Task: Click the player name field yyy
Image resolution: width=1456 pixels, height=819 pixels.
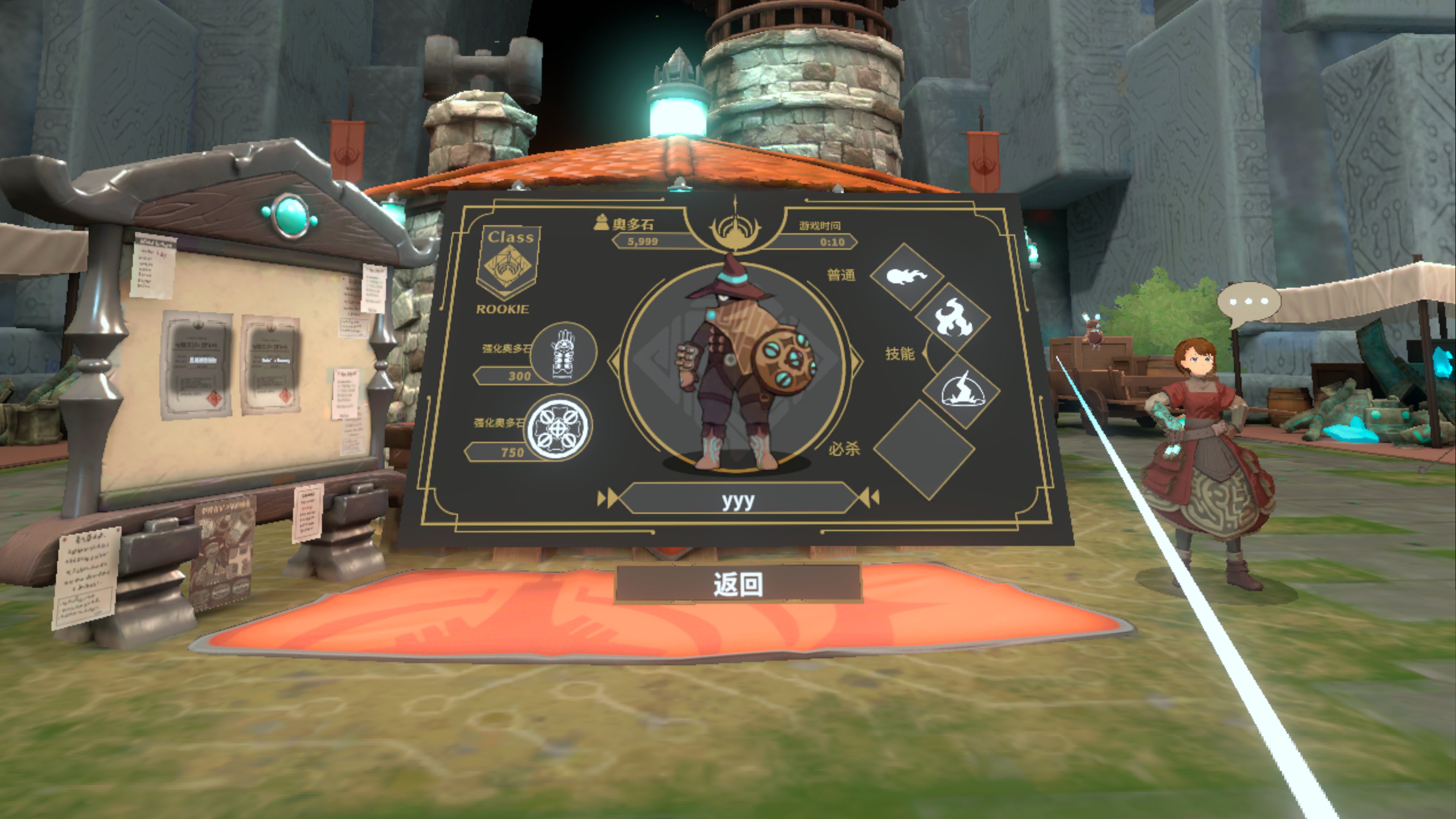Action: point(737,499)
